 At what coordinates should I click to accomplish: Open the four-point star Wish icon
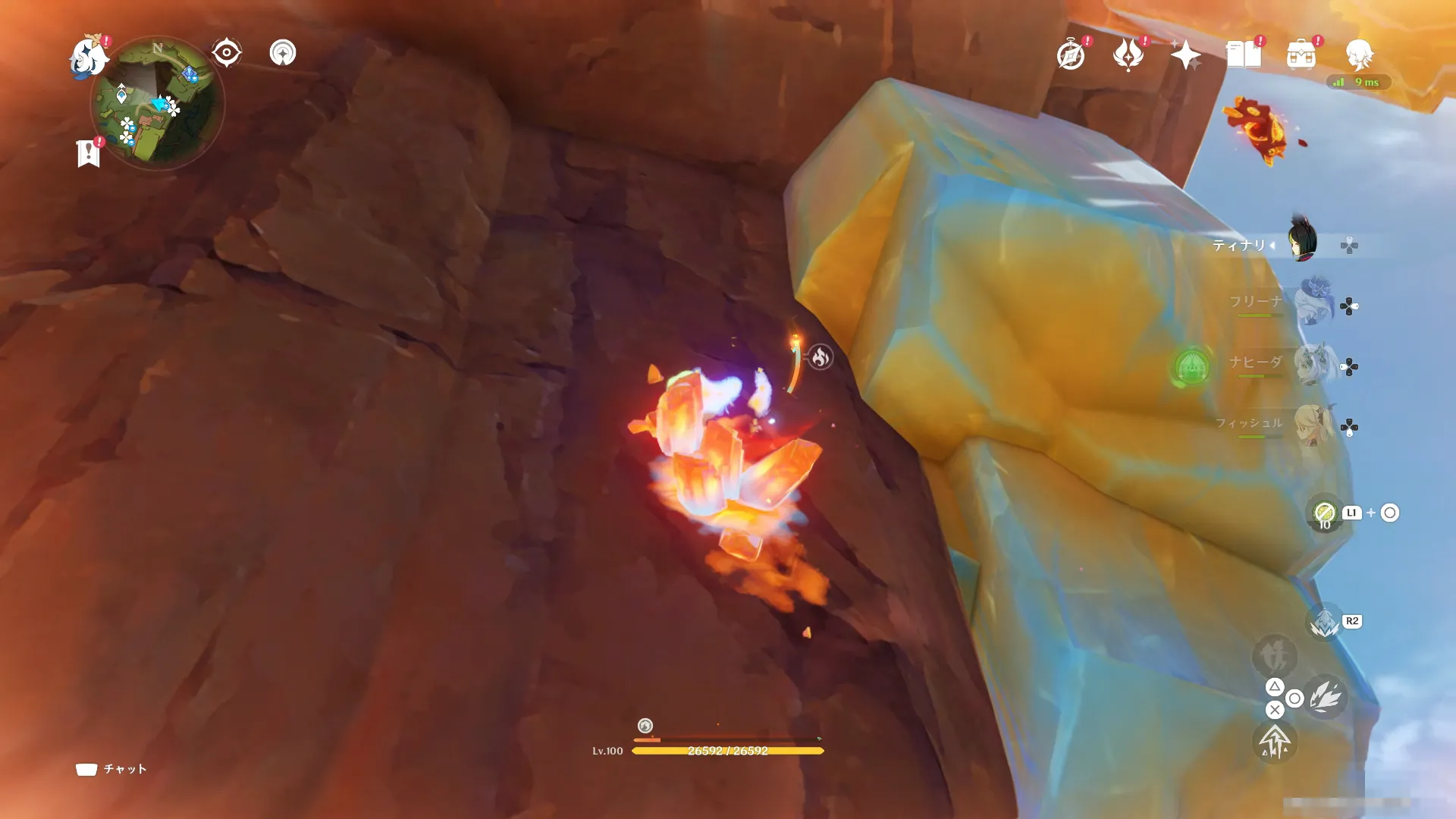click(1185, 55)
